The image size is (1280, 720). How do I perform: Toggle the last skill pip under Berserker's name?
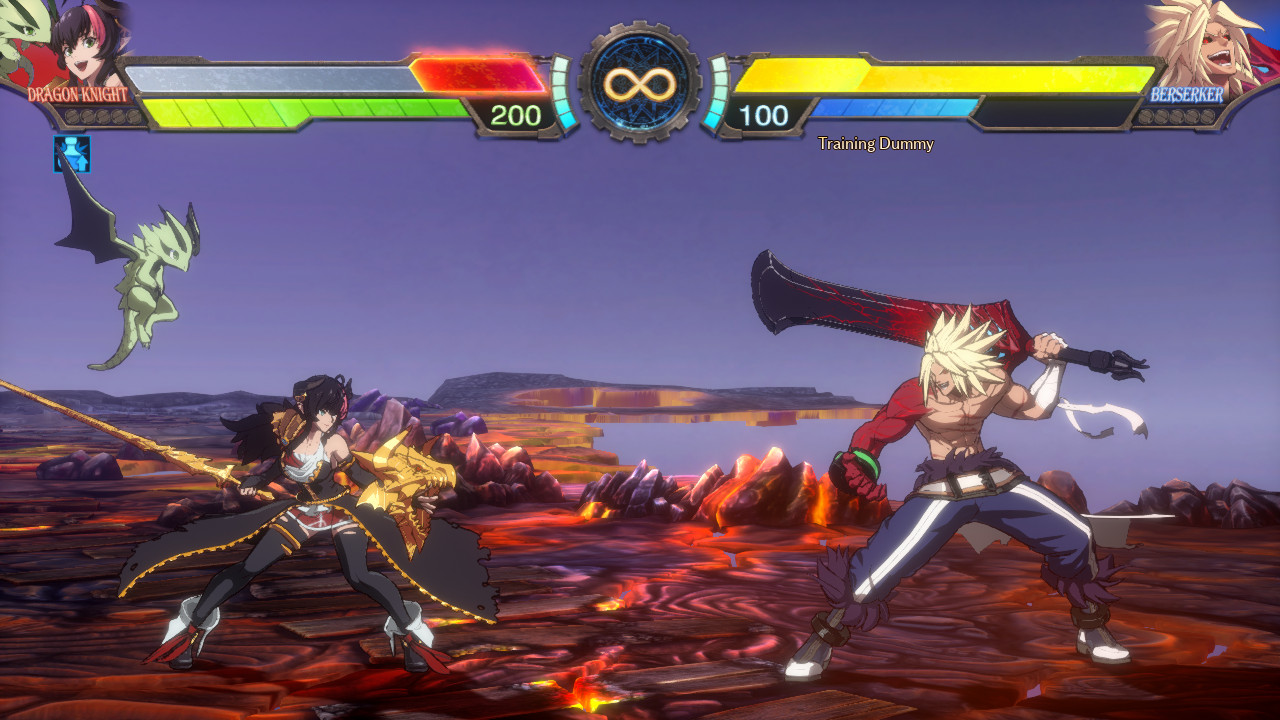pyautogui.click(x=1208, y=117)
